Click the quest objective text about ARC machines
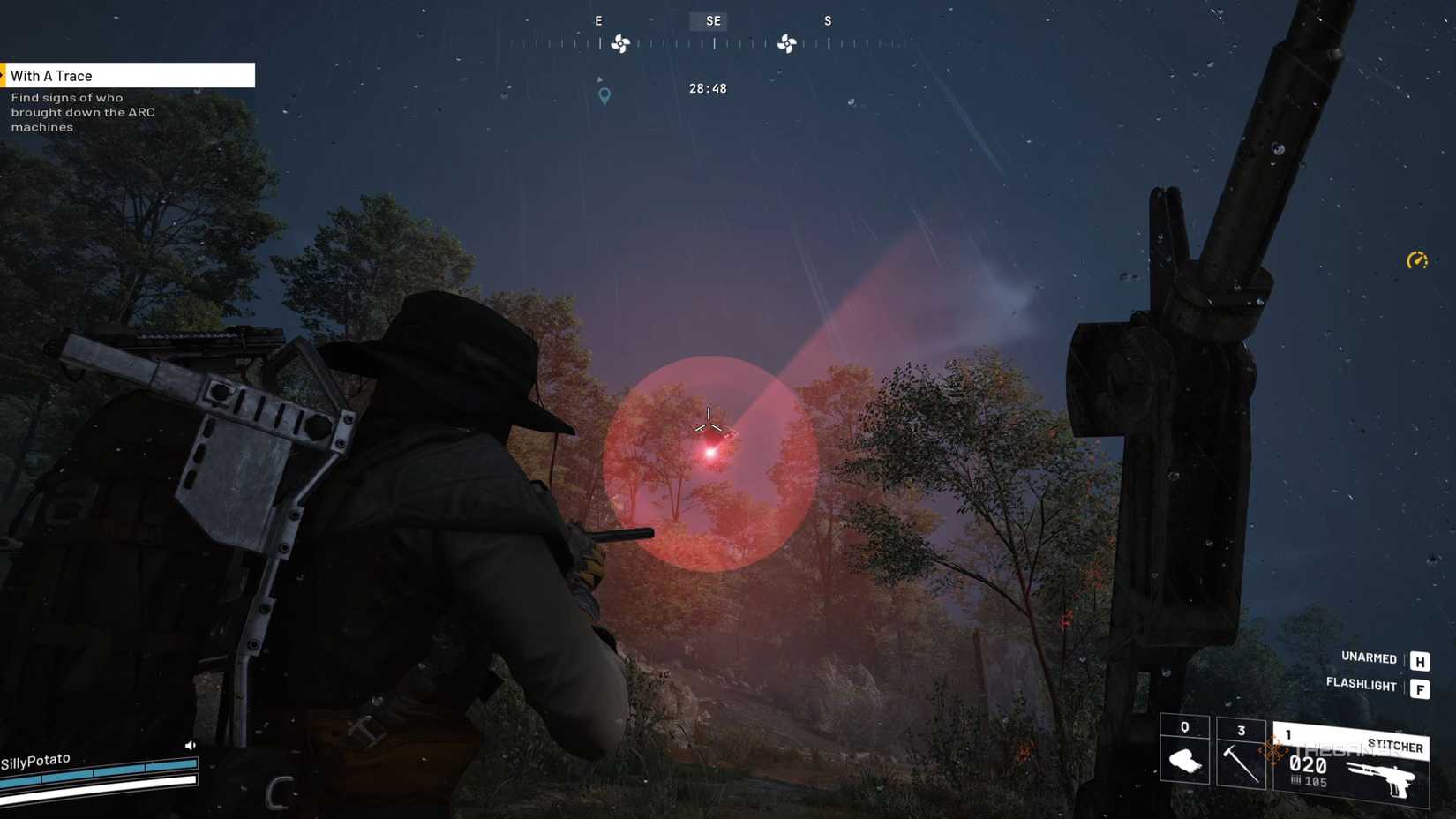 point(82,112)
